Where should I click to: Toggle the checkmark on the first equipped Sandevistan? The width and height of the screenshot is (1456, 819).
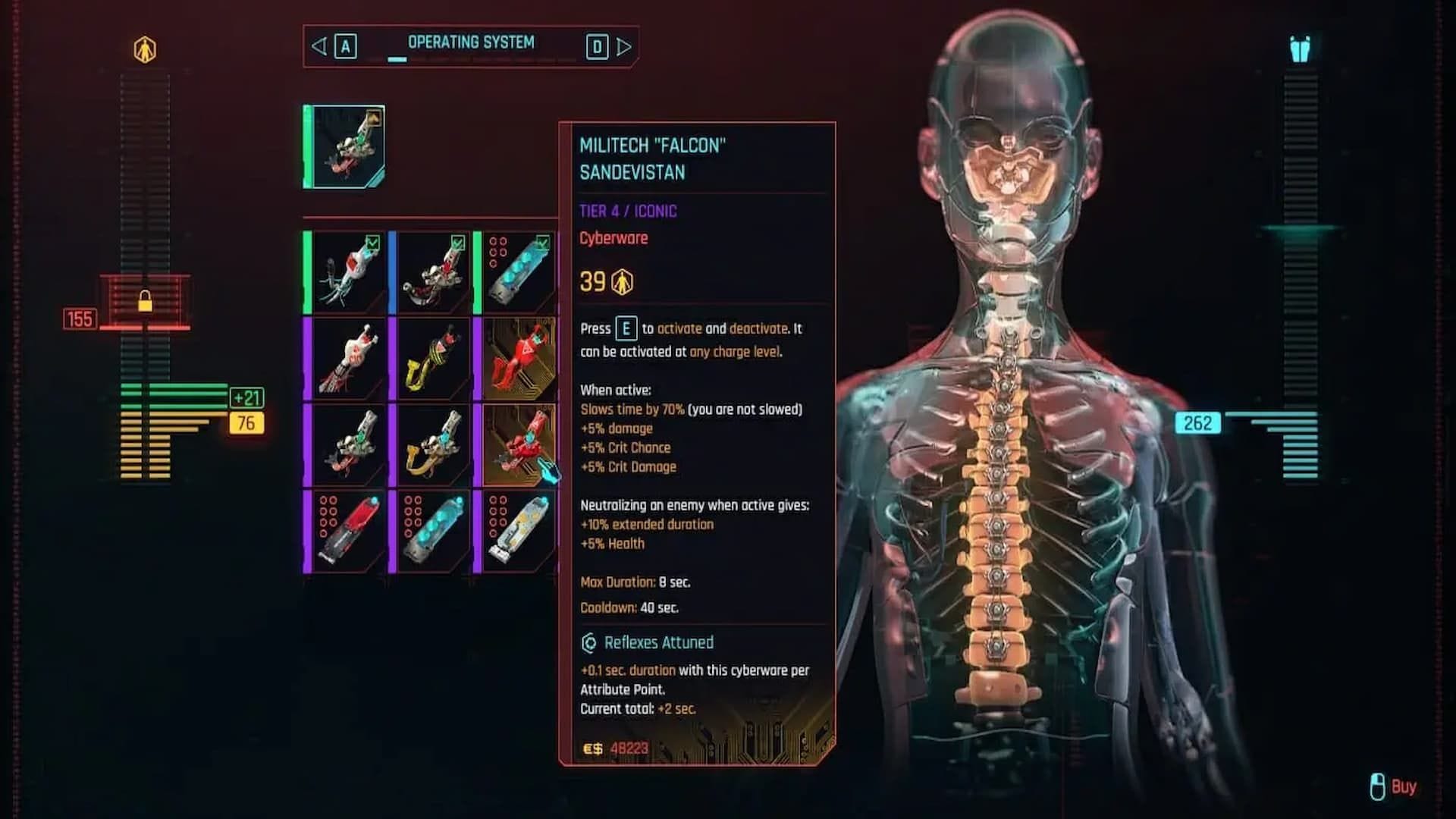click(372, 243)
